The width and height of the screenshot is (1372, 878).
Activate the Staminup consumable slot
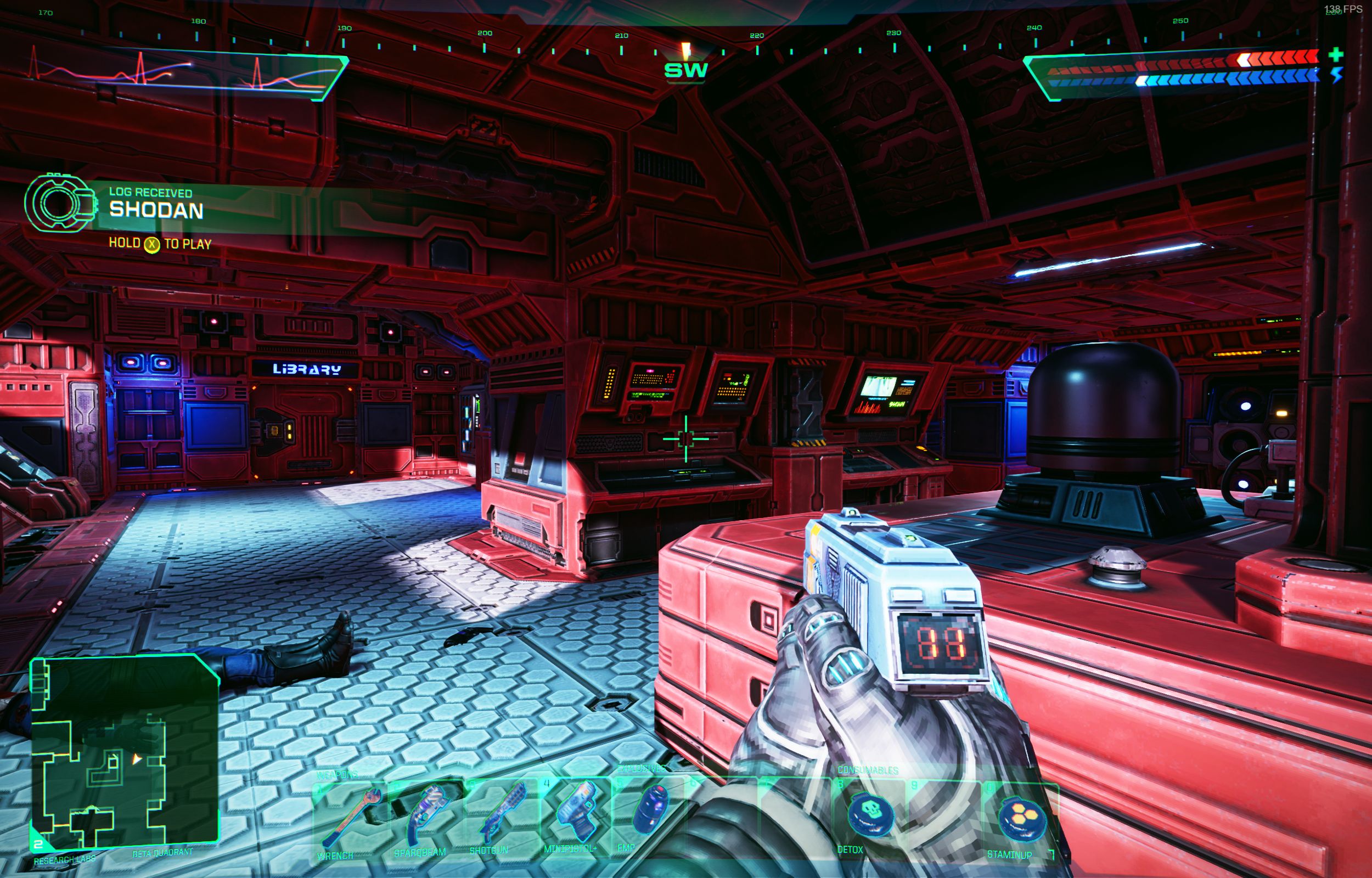click(1020, 820)
